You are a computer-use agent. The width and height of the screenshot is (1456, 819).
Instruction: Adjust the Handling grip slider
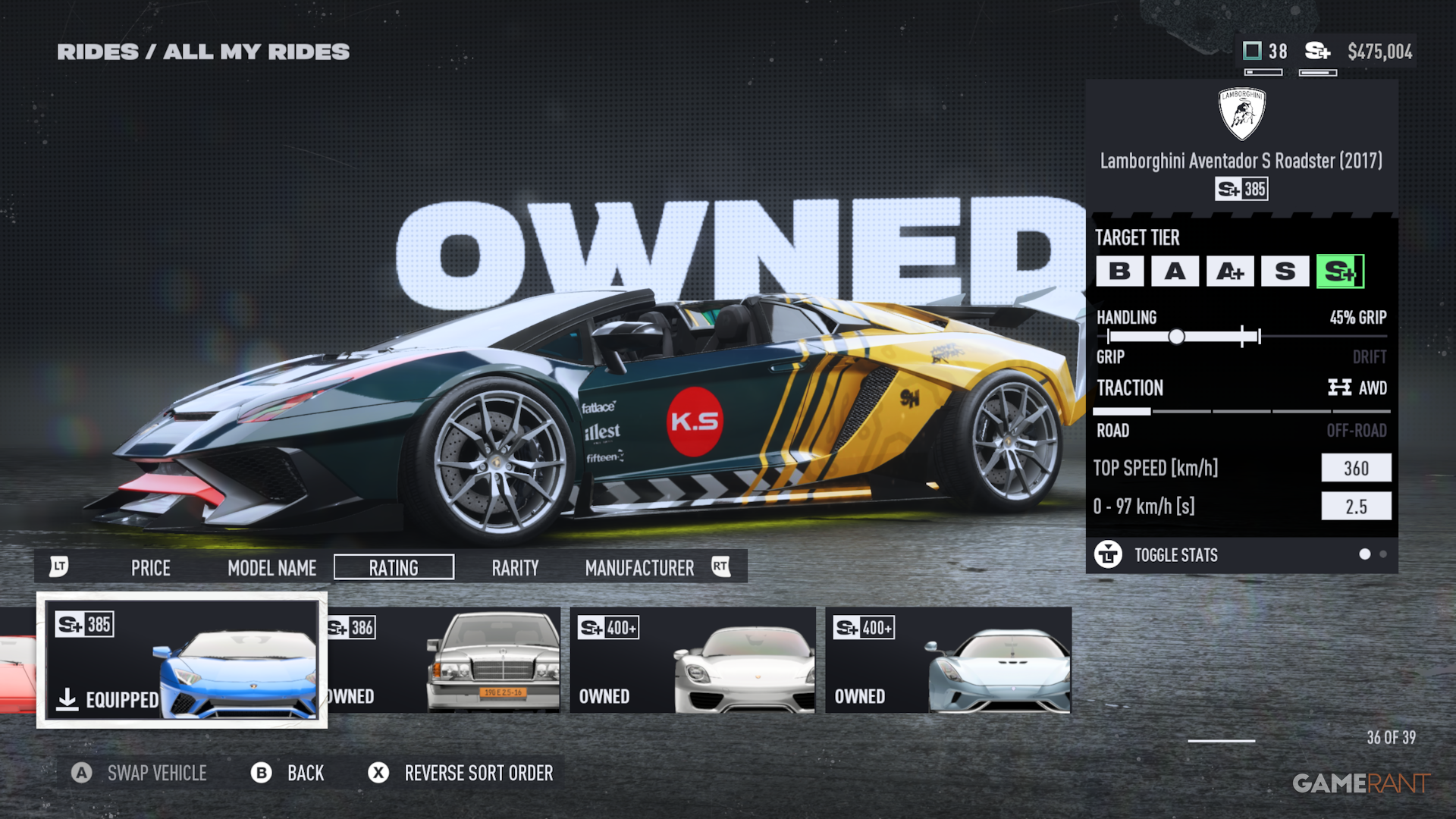(x=1177, y=335)
